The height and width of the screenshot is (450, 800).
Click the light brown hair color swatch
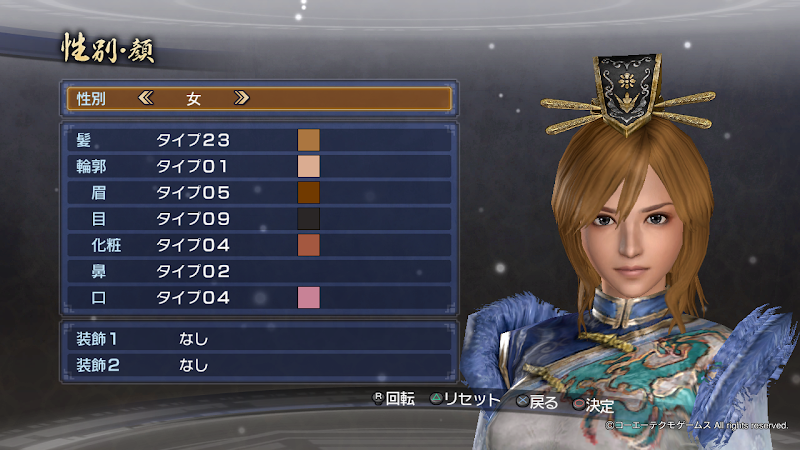click(308, 140)
